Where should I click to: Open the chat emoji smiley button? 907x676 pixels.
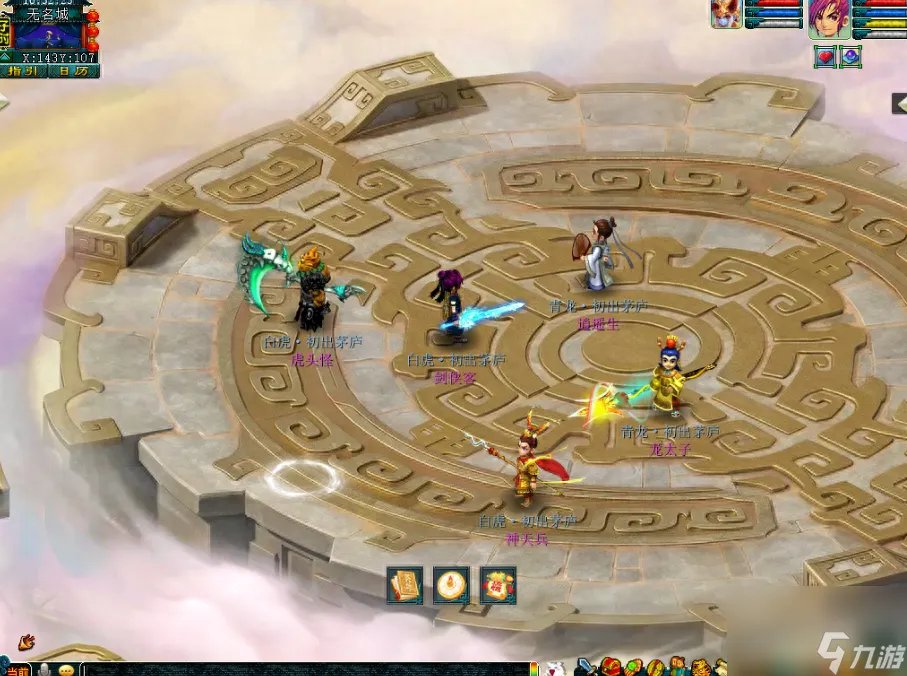pos(67,669)
